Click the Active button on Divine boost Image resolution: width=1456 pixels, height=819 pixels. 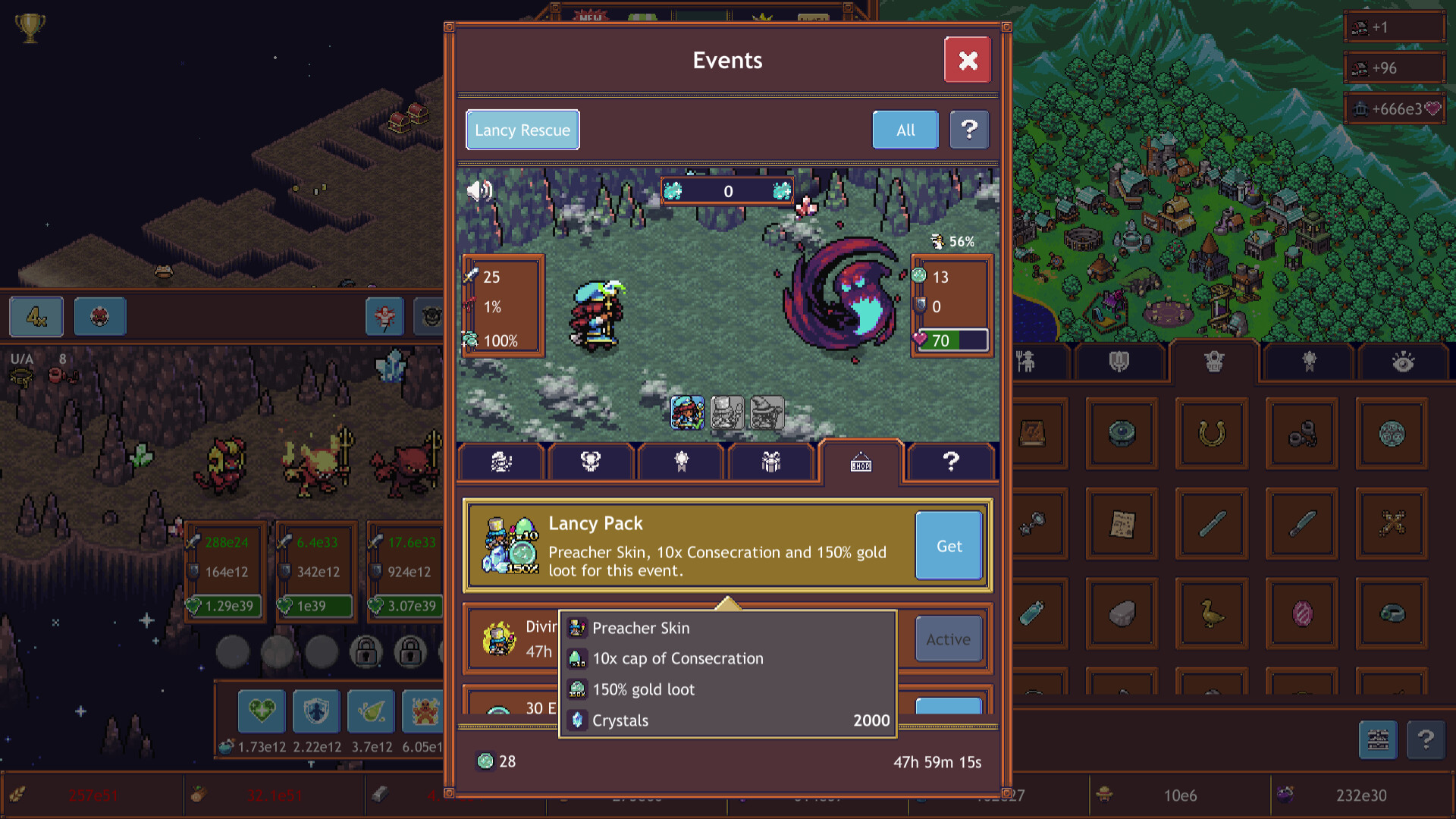(x=949, y=639)
